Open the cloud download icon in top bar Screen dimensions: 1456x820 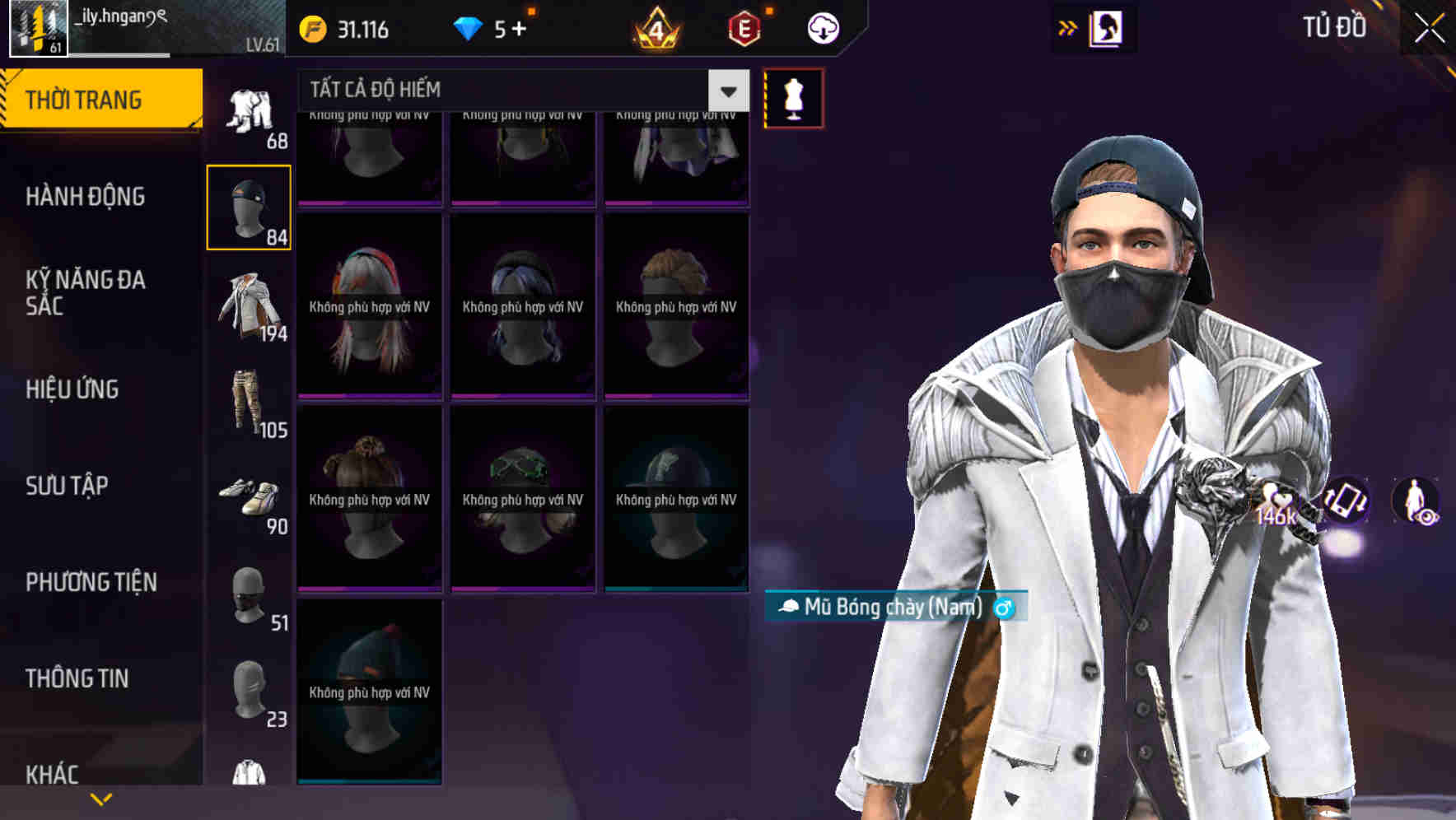[x=822, y=27]
